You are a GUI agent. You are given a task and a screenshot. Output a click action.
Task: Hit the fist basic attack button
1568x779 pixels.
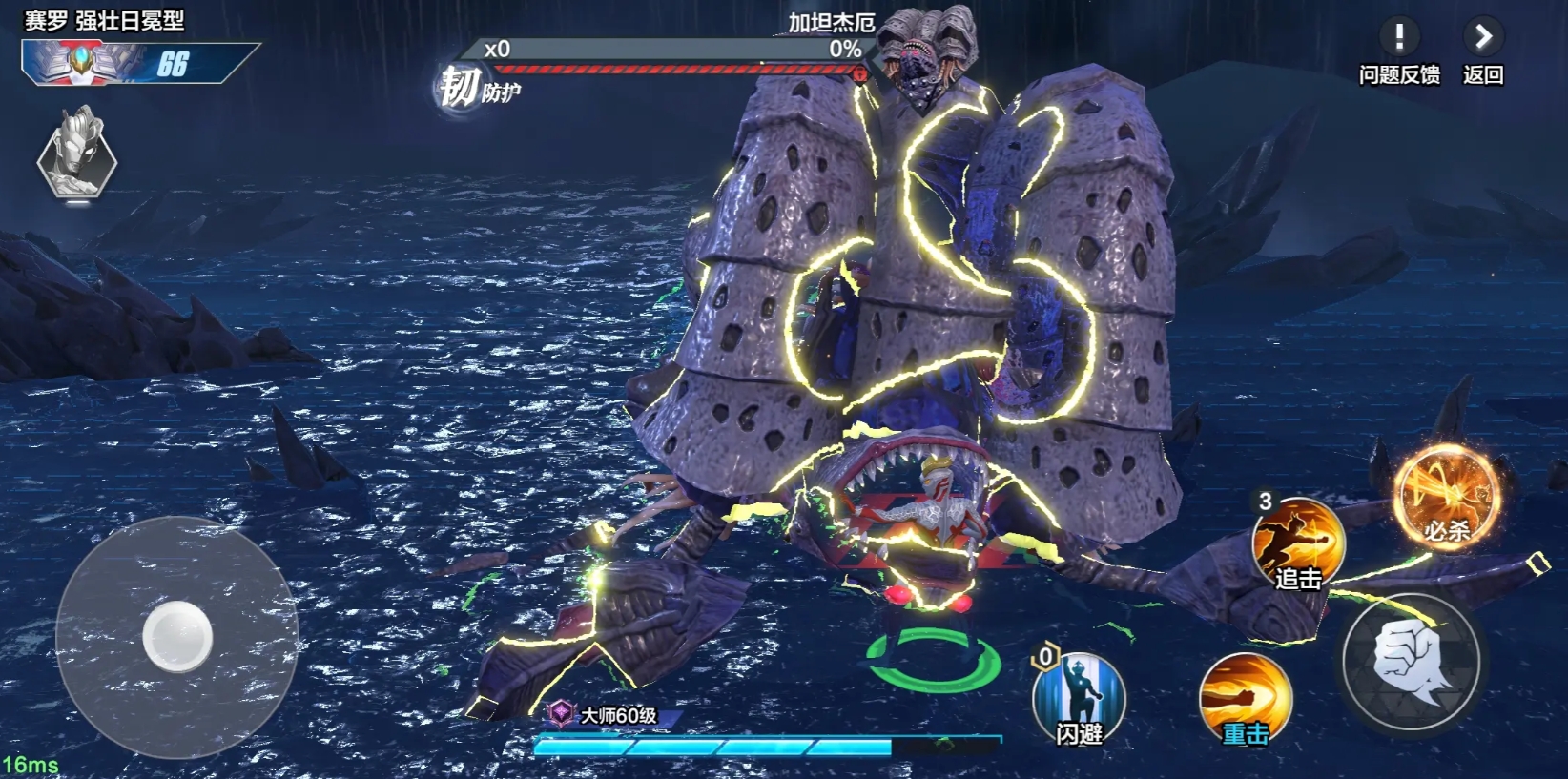pyautogui.click(x=1411, y=660)
